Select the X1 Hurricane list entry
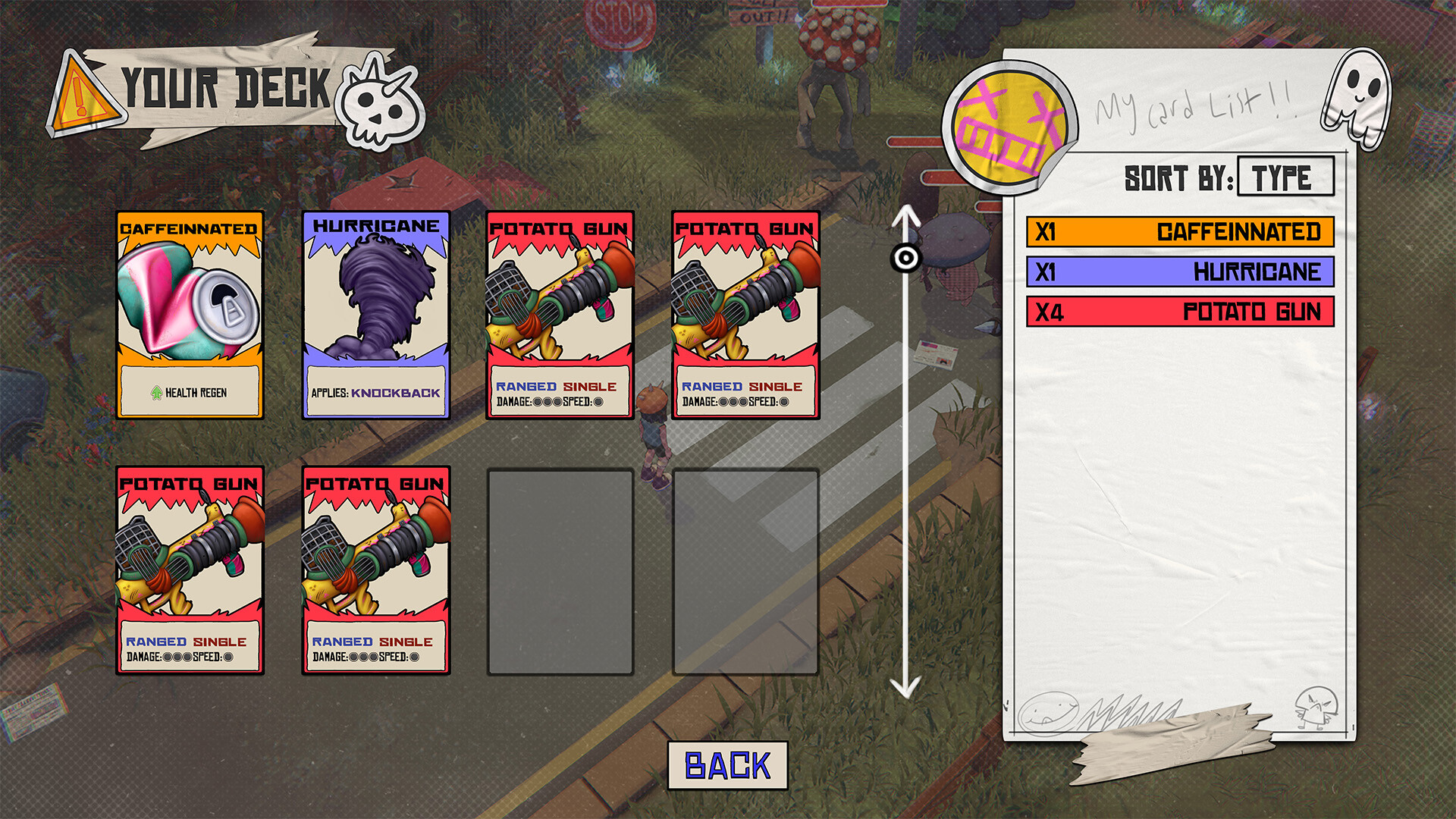 [x=1181, y=271]
